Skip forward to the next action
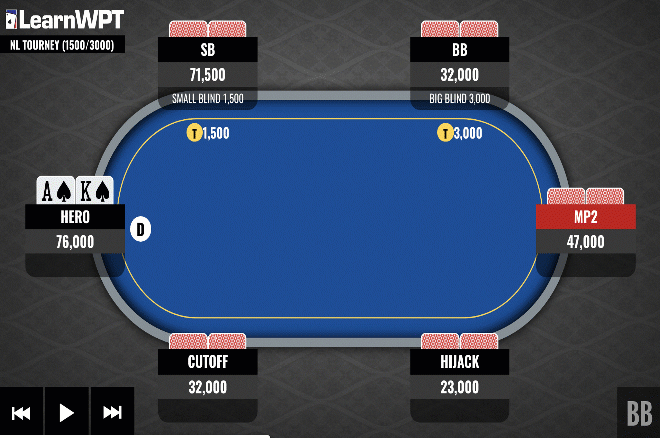The image size is (660, 438). [x=112, y=412]
